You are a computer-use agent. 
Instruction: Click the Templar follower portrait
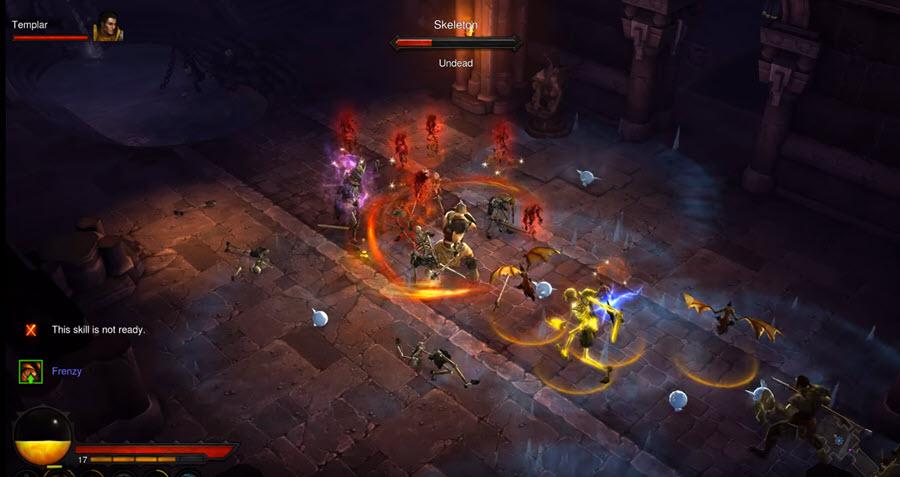tap(108, 27)
